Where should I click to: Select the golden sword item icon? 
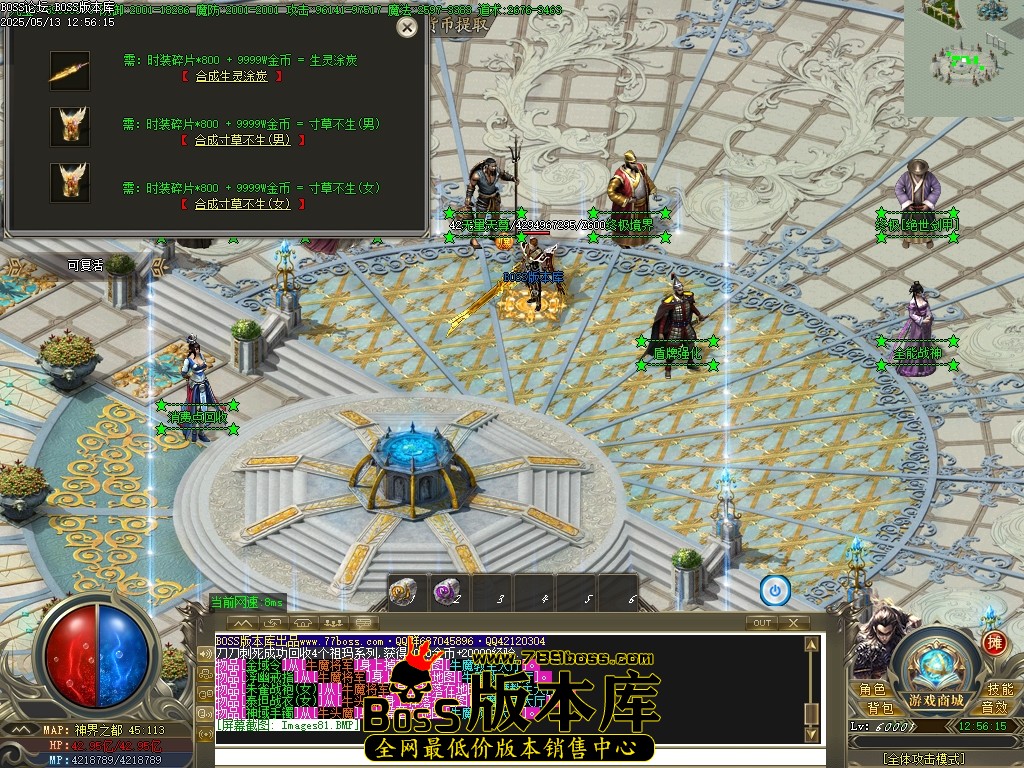pos(70,71)
